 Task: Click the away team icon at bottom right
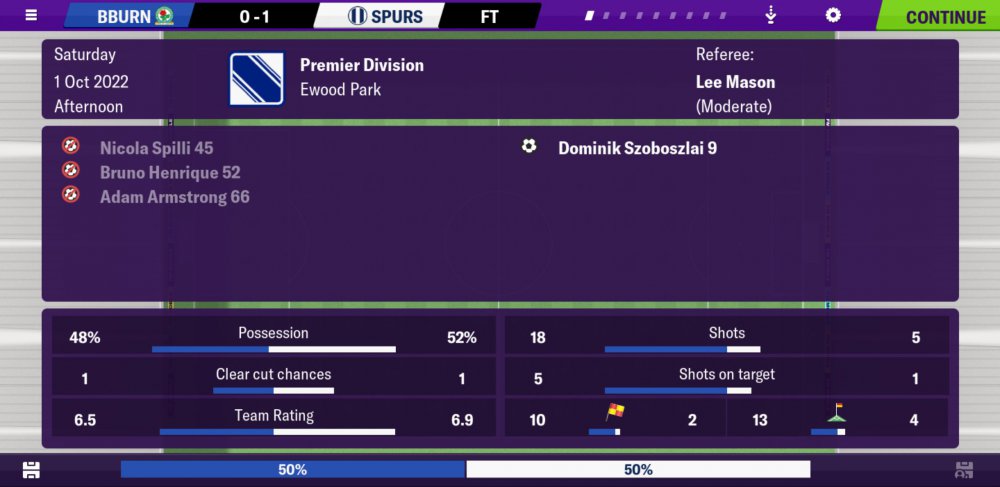tap(964, 469)
